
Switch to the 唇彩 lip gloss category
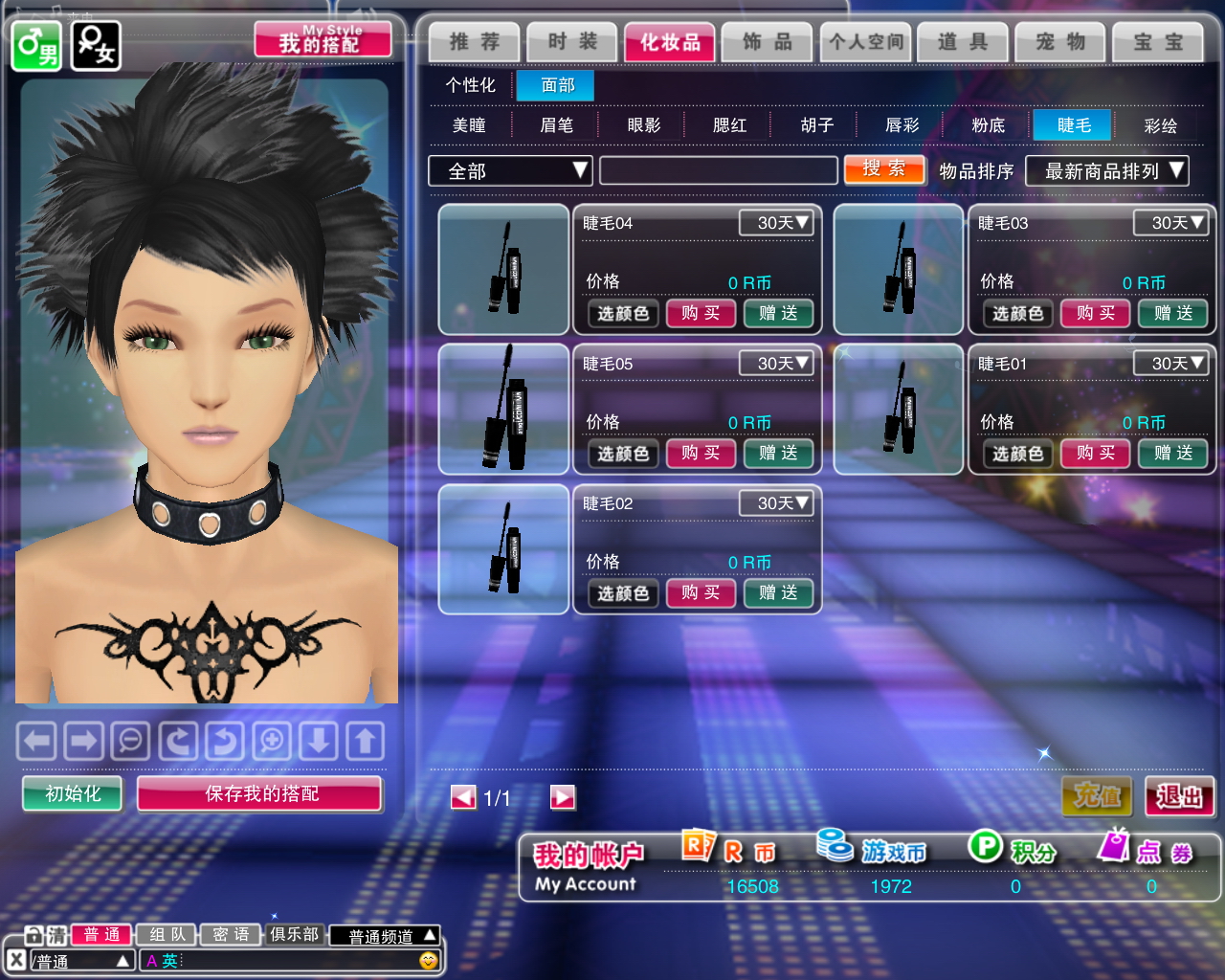tap(902, 125)
